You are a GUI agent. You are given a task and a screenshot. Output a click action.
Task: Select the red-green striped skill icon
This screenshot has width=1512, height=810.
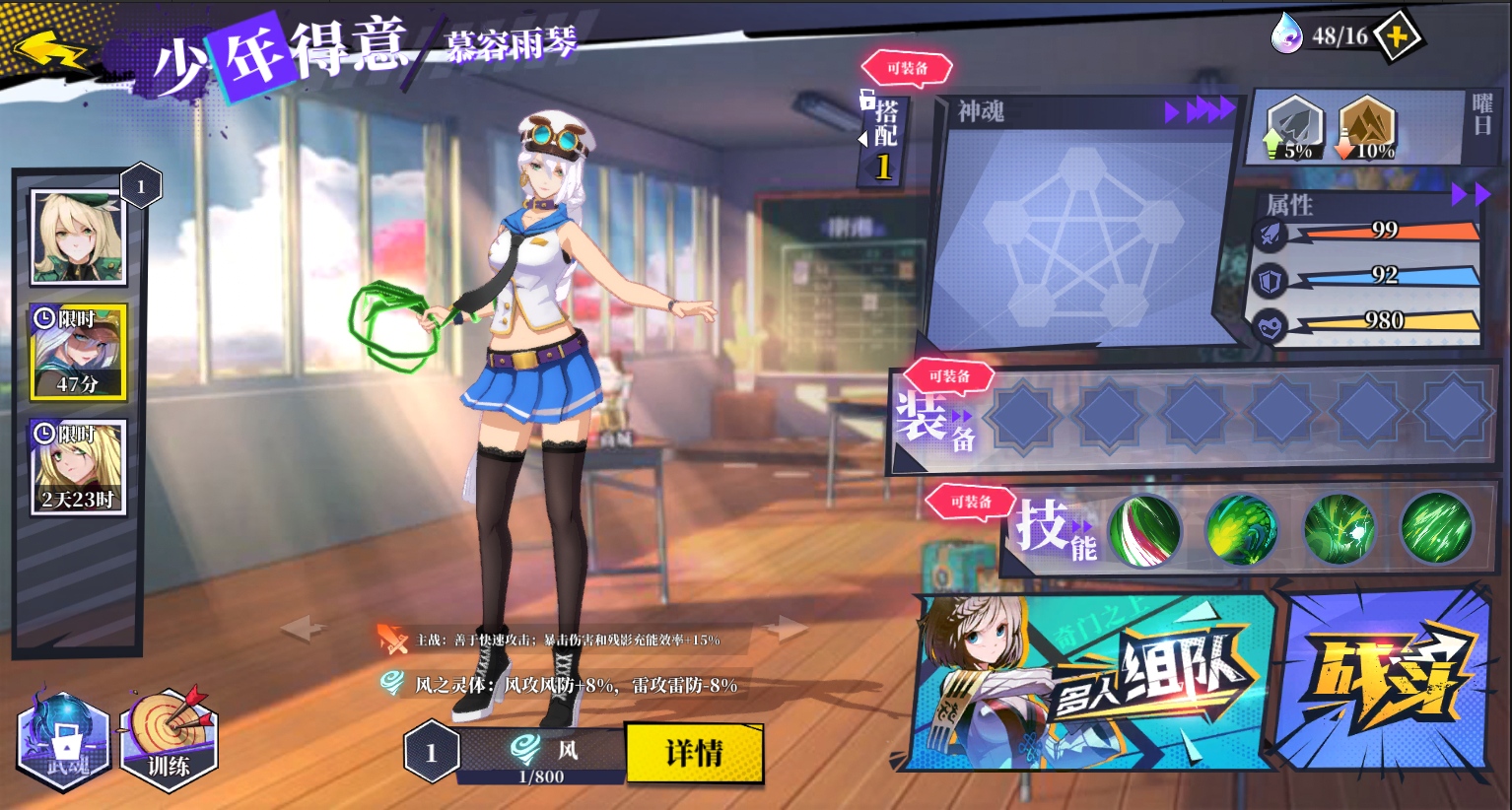(x=1144, y=530)
